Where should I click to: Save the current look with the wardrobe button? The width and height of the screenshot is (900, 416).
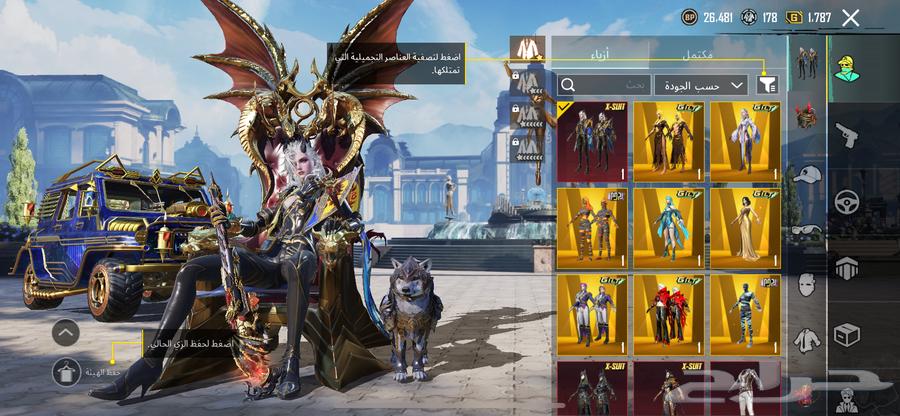65,371
